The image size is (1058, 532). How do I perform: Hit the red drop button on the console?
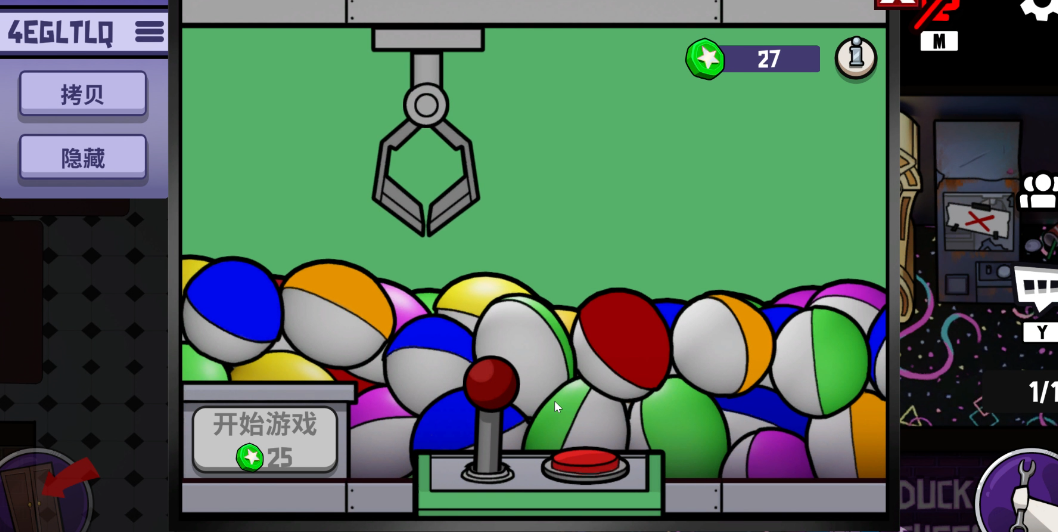coord(585,461)
